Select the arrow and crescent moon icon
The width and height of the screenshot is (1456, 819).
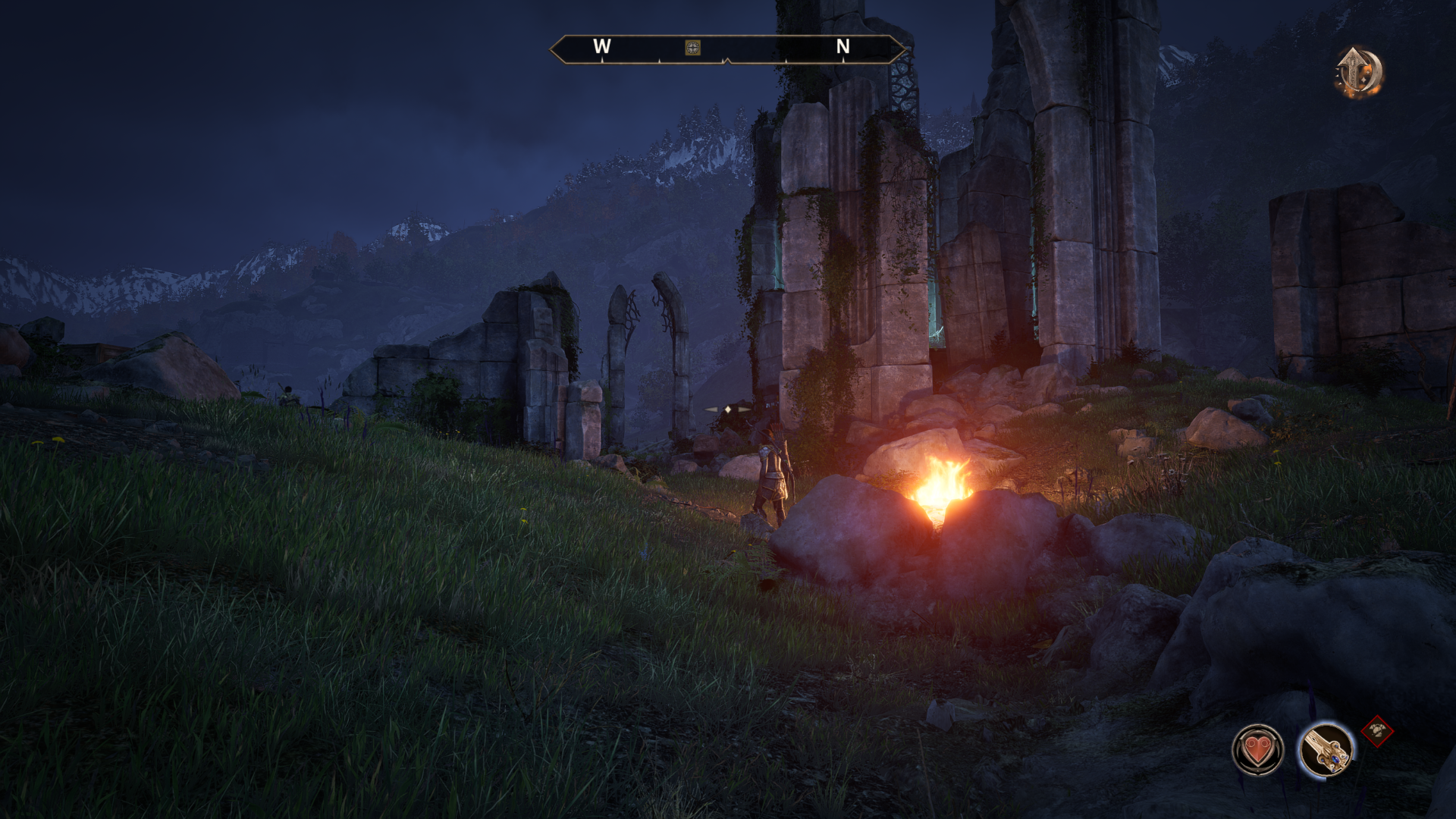[x=1358, y=73]
